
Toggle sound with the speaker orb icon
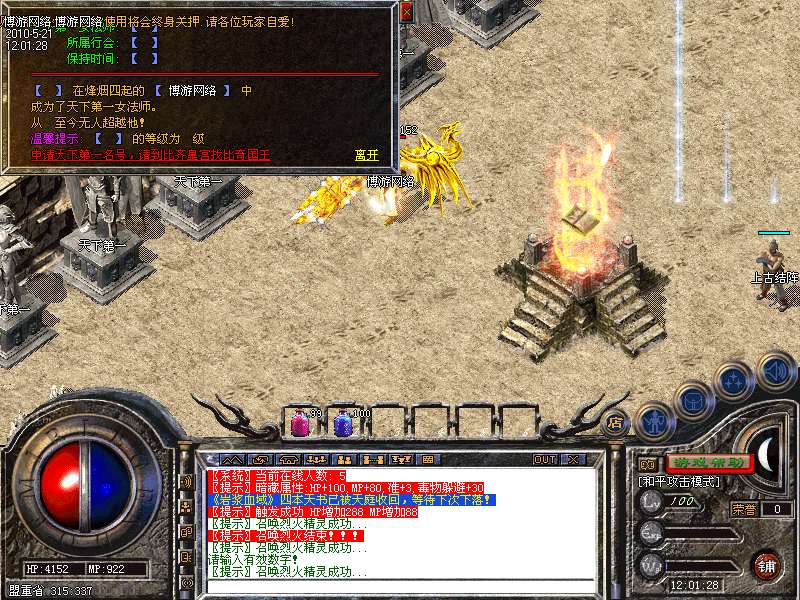pyautogui.click(x=775, y=371)
